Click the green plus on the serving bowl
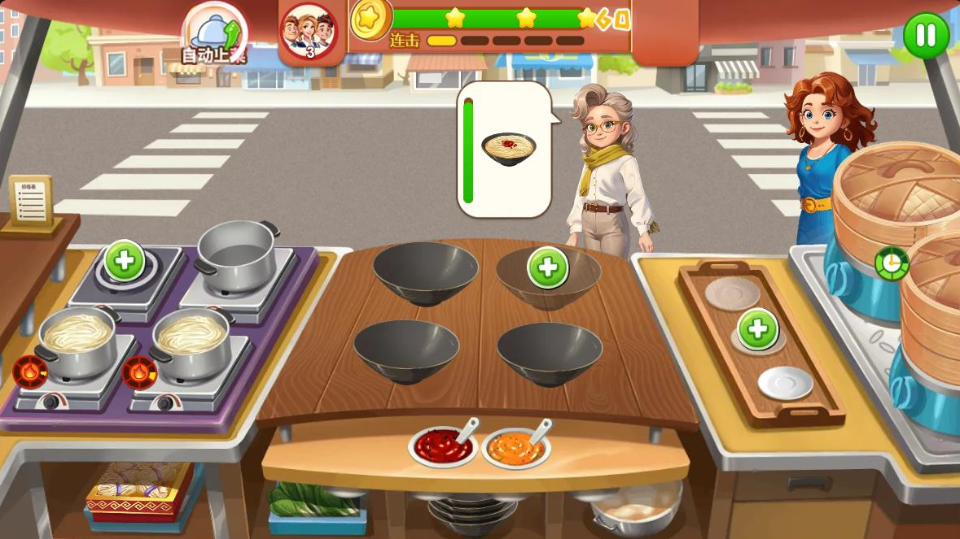 (548, 267)
